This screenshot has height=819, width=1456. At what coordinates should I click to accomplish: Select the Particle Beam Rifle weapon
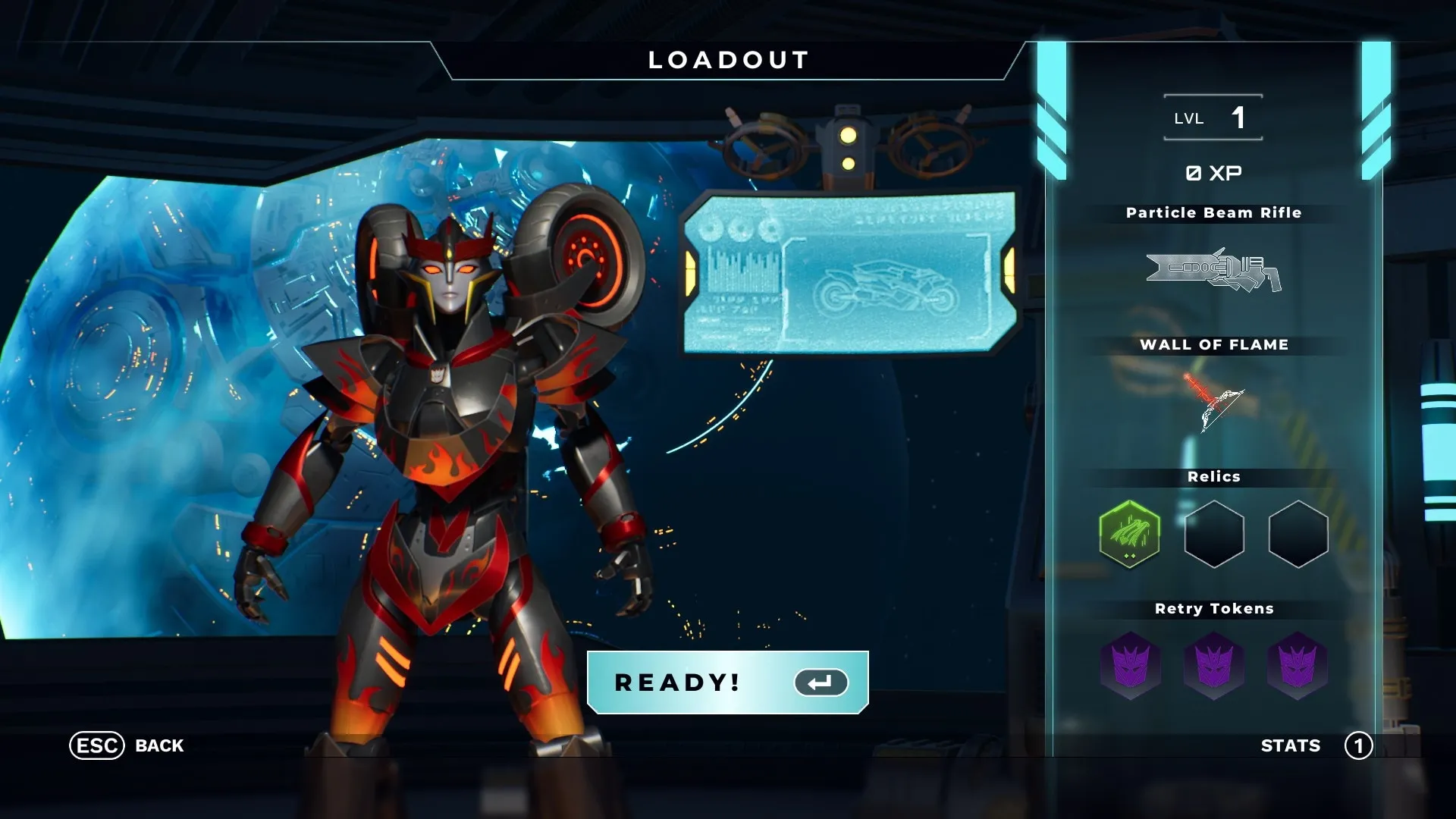click(x=1213, y=270)
